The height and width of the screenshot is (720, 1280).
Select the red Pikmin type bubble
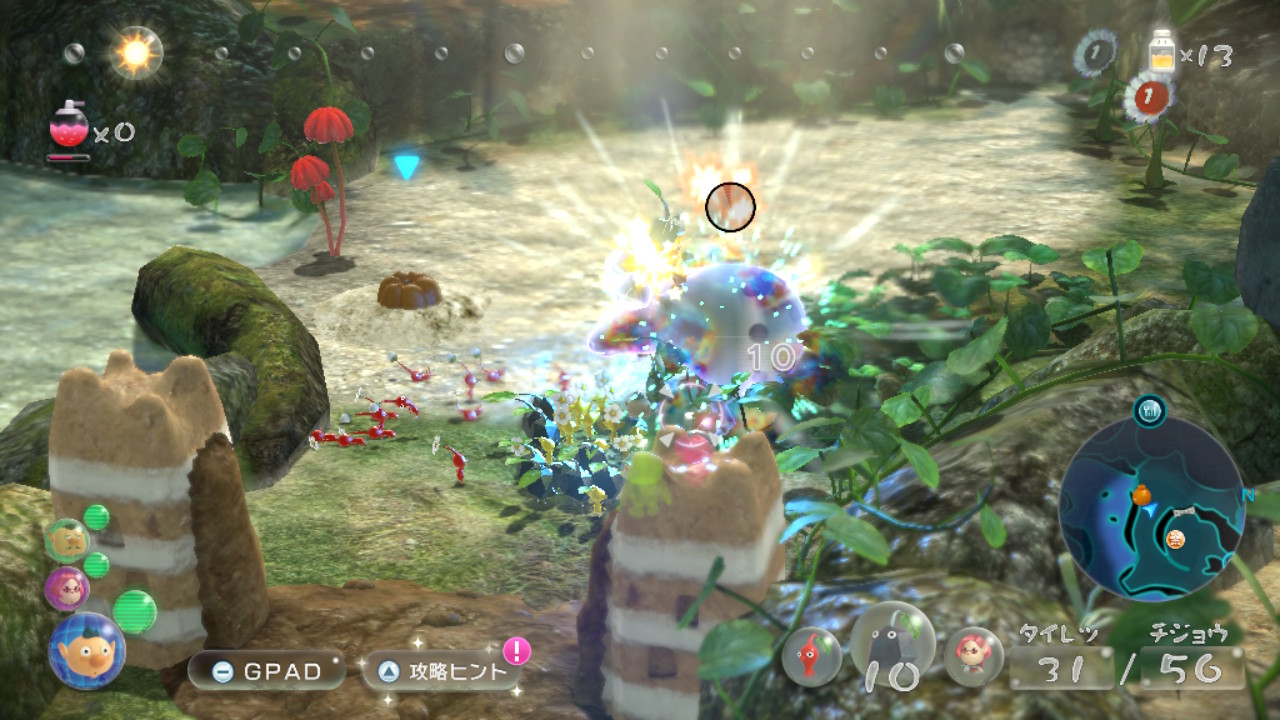pyautogui.click(x=811, y=656)
